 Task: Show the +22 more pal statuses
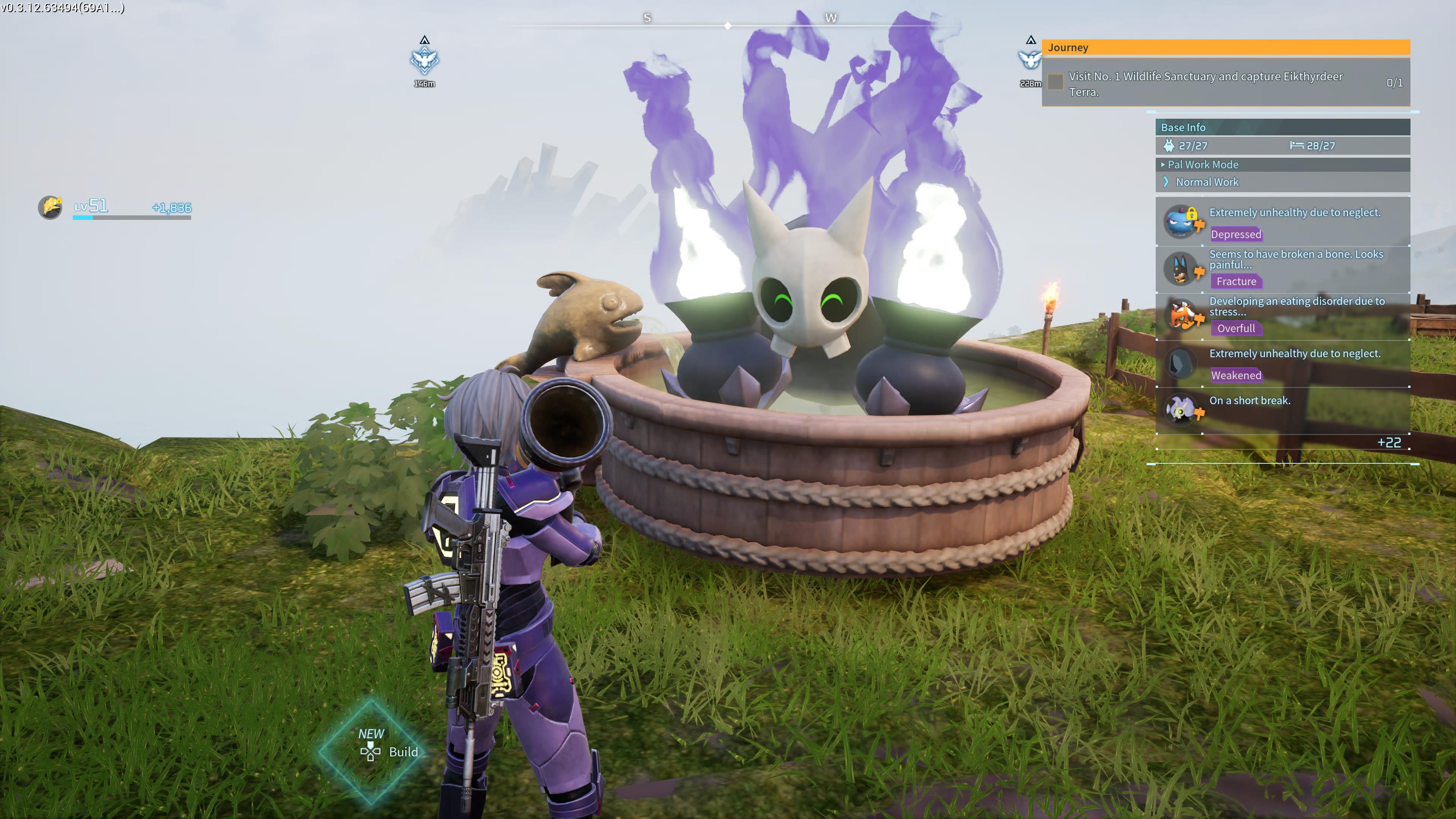[1389, 442]
